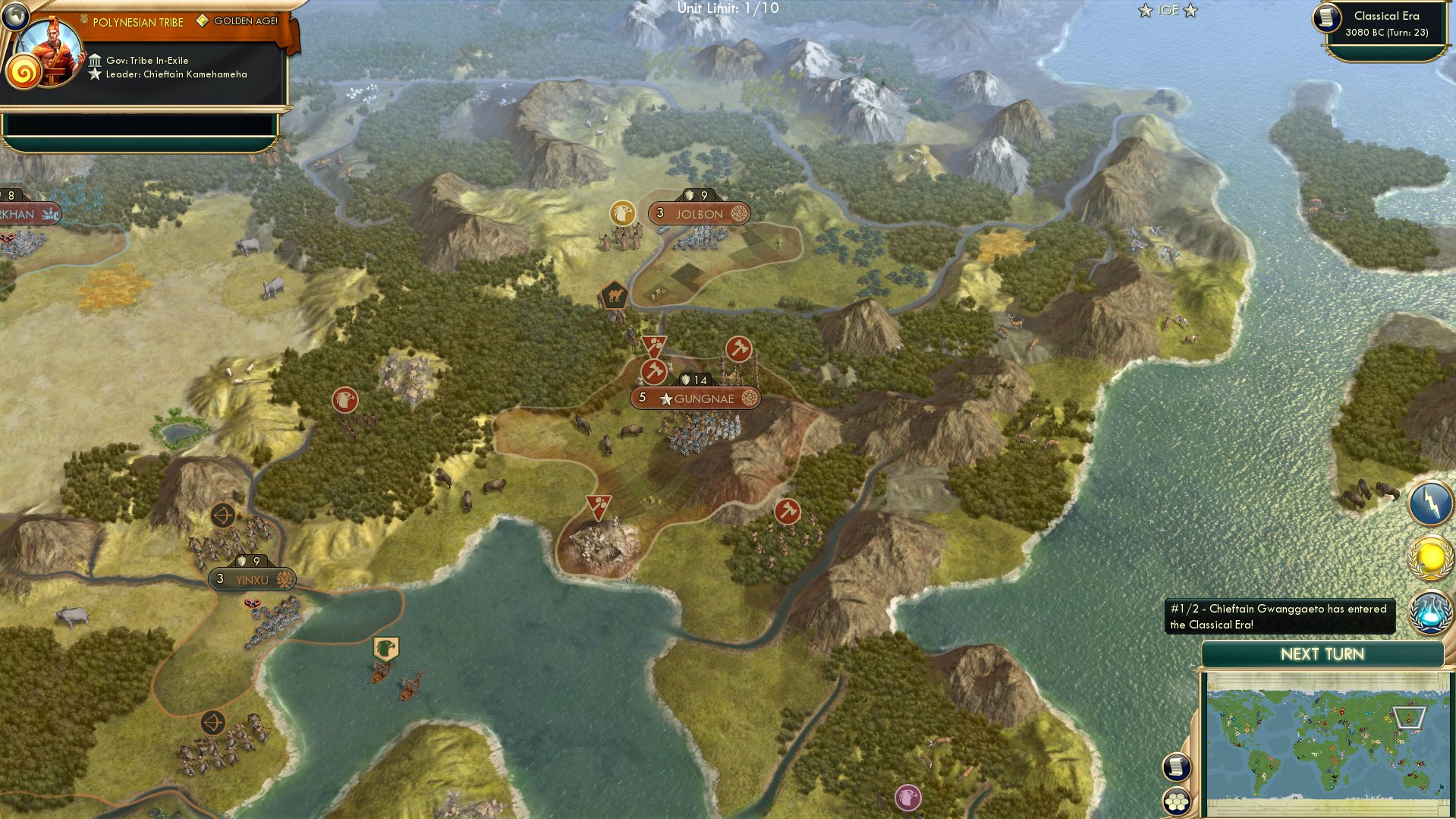This screenshot has height=819, width=1456.
Task: Click the Golden Age diamond icon
Action: click(x=202, y=22)
